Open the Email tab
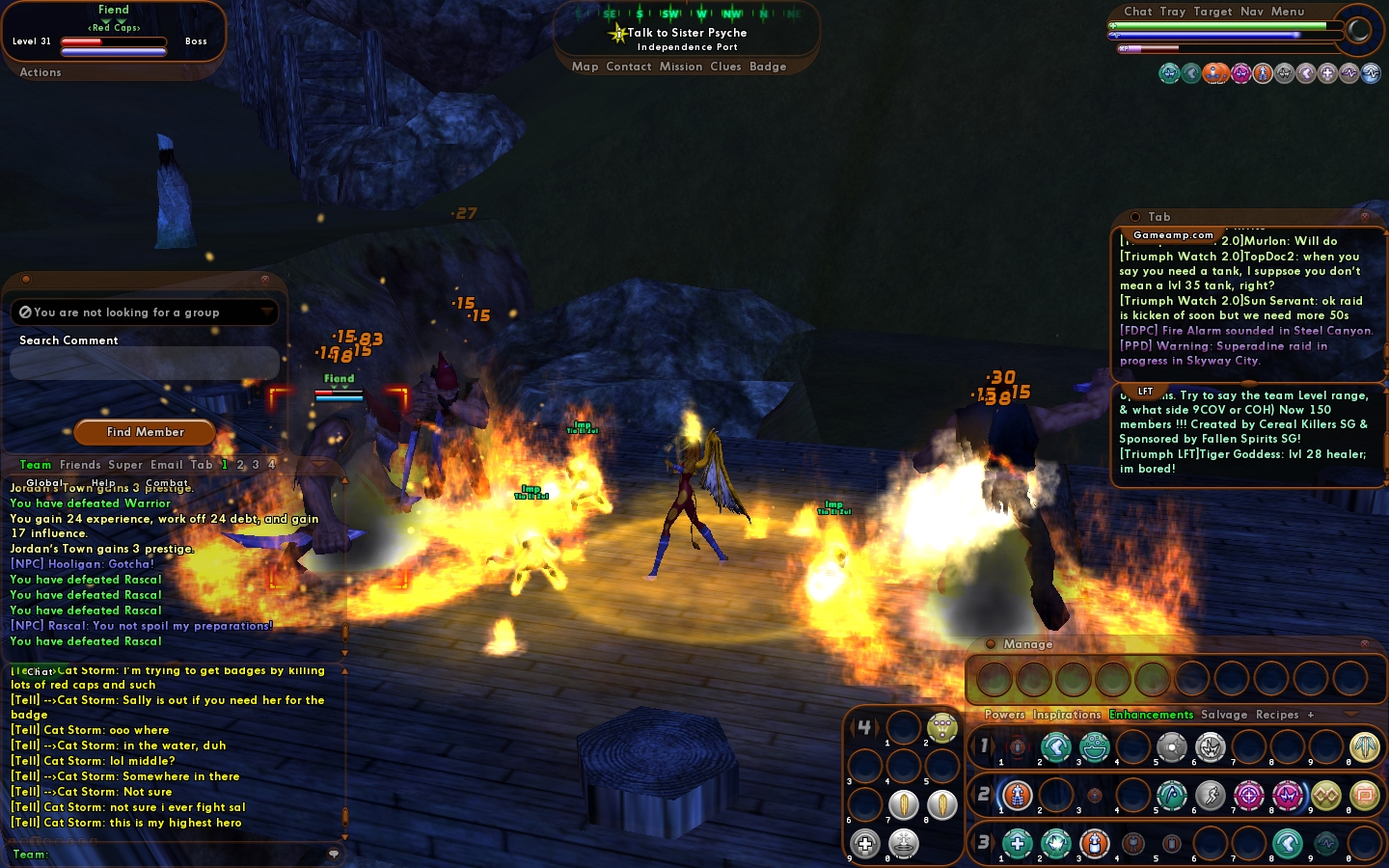Image resolution: width=1389 pixels, height=868 pixels. [x=166, y=465]
